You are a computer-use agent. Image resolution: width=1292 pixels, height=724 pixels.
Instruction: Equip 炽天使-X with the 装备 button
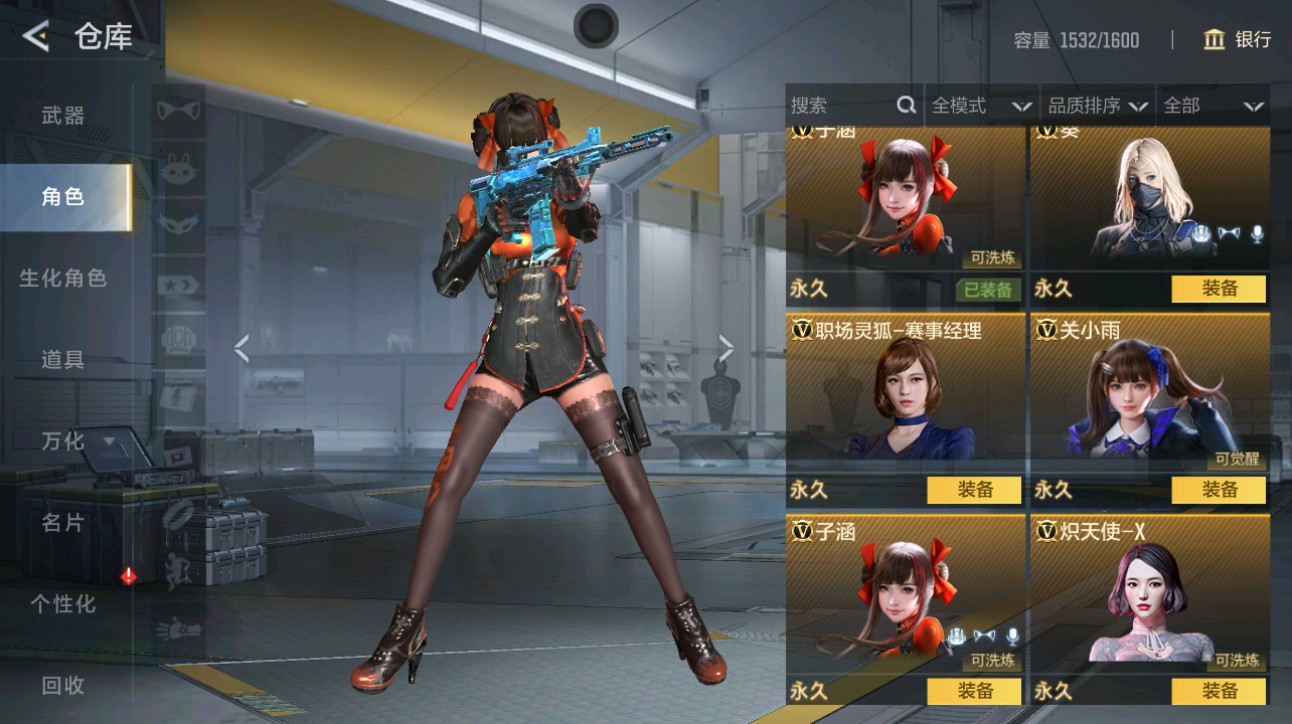click(1218, 691)
